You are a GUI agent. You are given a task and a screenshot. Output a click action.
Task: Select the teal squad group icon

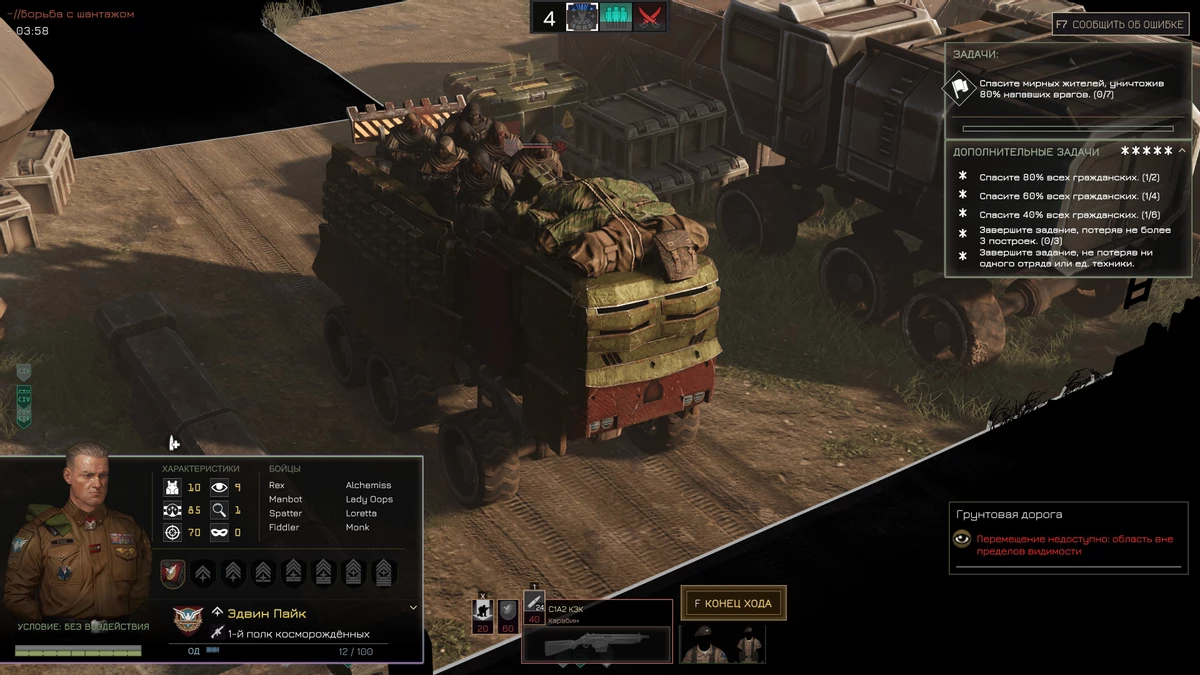coord(616,17)
